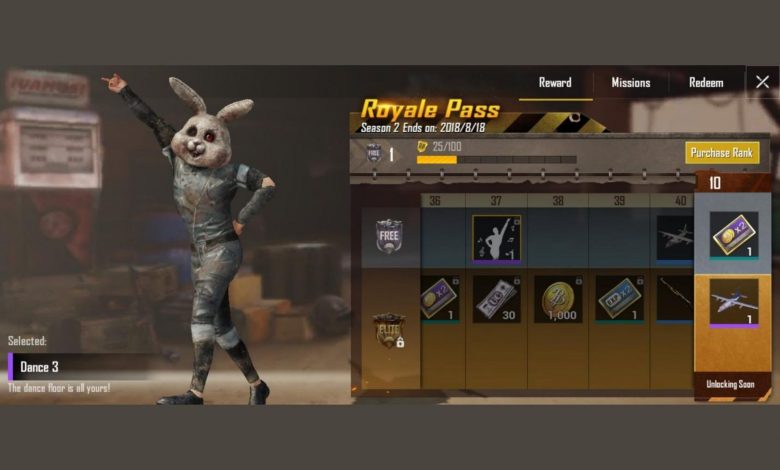Tap the locked Elite pass badge
The image size is (780, 470).
pos(388,331)
